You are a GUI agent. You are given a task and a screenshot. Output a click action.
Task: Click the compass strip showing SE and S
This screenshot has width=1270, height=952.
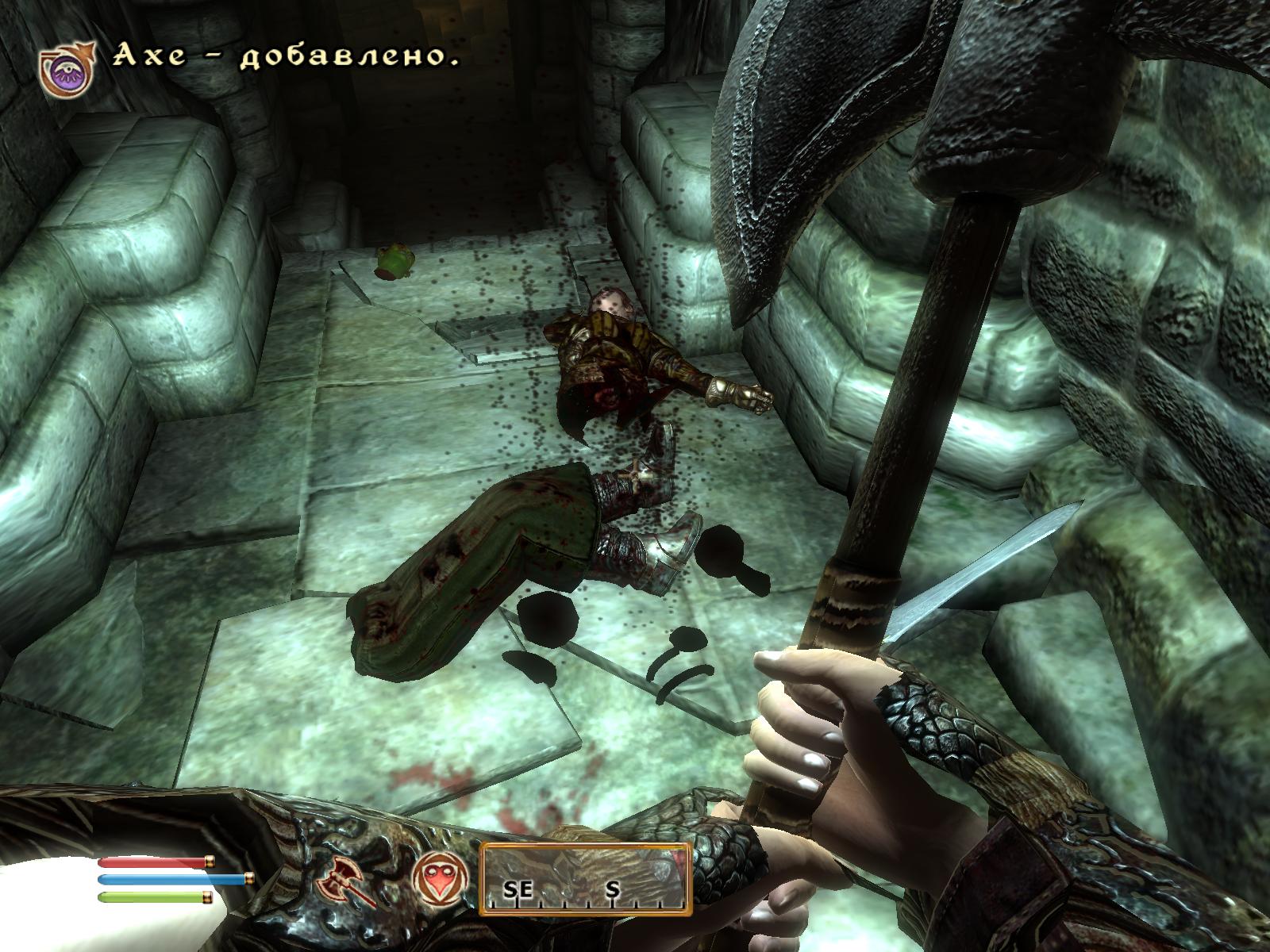(585, 880)
